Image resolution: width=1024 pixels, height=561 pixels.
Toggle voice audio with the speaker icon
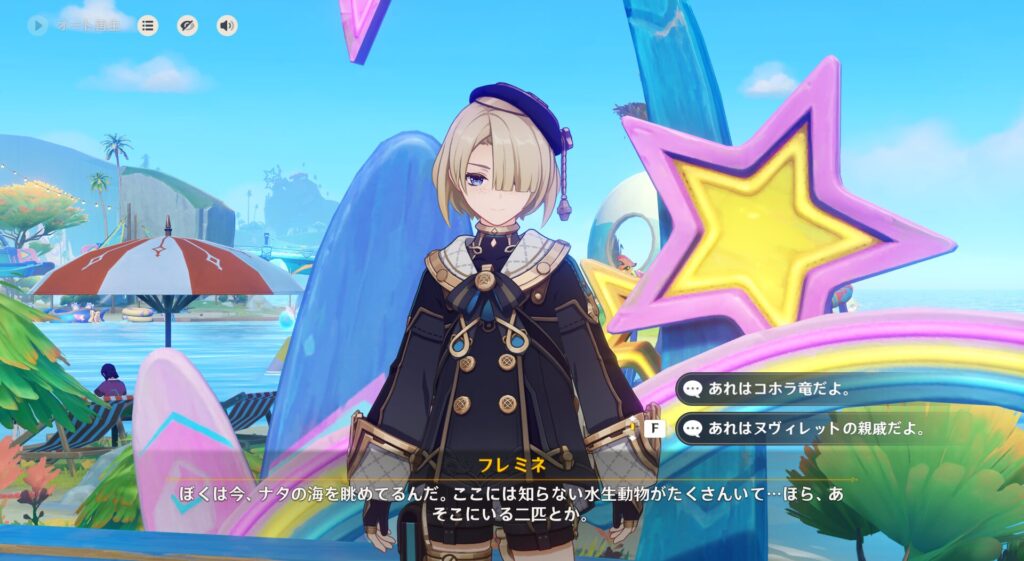click(x=227, y=25)
